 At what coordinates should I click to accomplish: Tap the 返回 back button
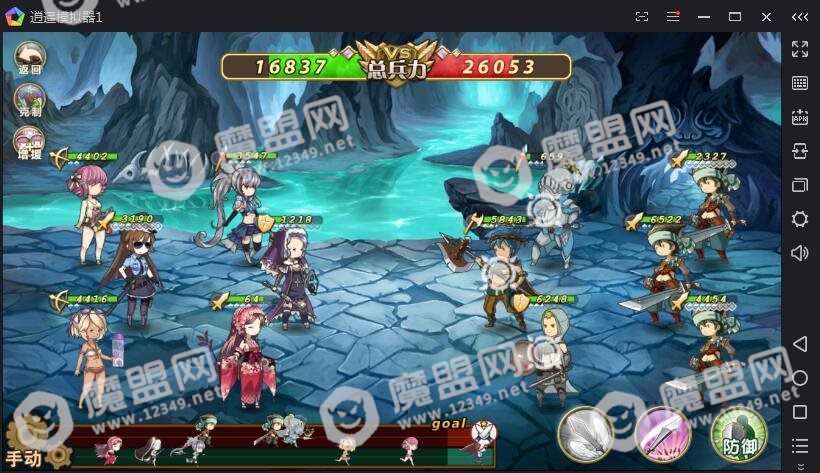tap(30, 58)
